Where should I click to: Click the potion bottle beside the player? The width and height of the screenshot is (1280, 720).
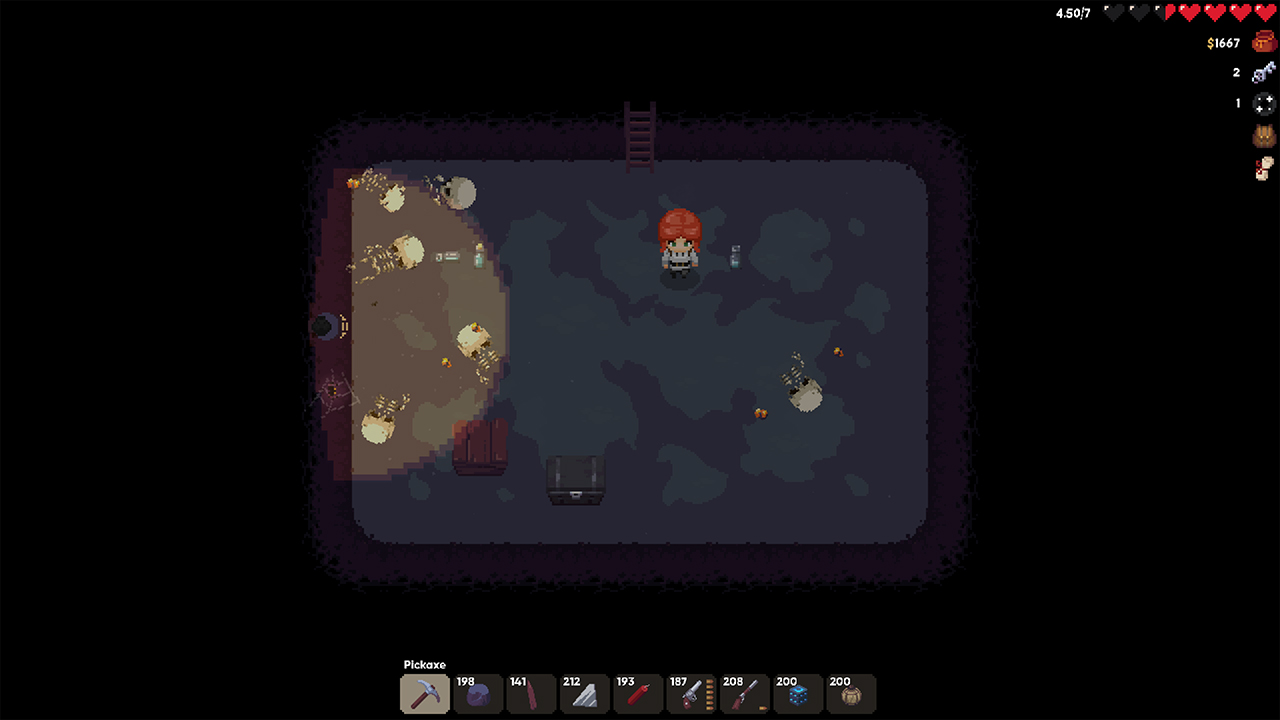tap(735, 257)
